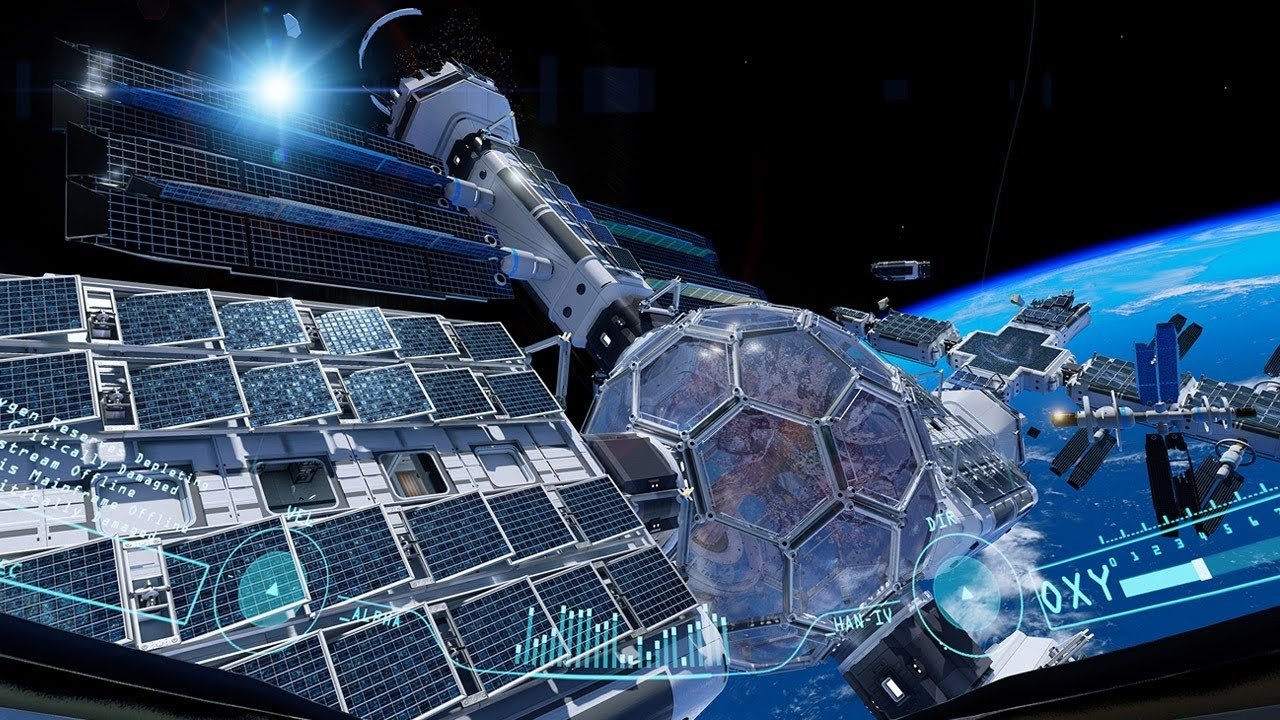1280x720 pixels.
Task: Click number 5 on the oxygen scale
Action: tap(1227, 528)
